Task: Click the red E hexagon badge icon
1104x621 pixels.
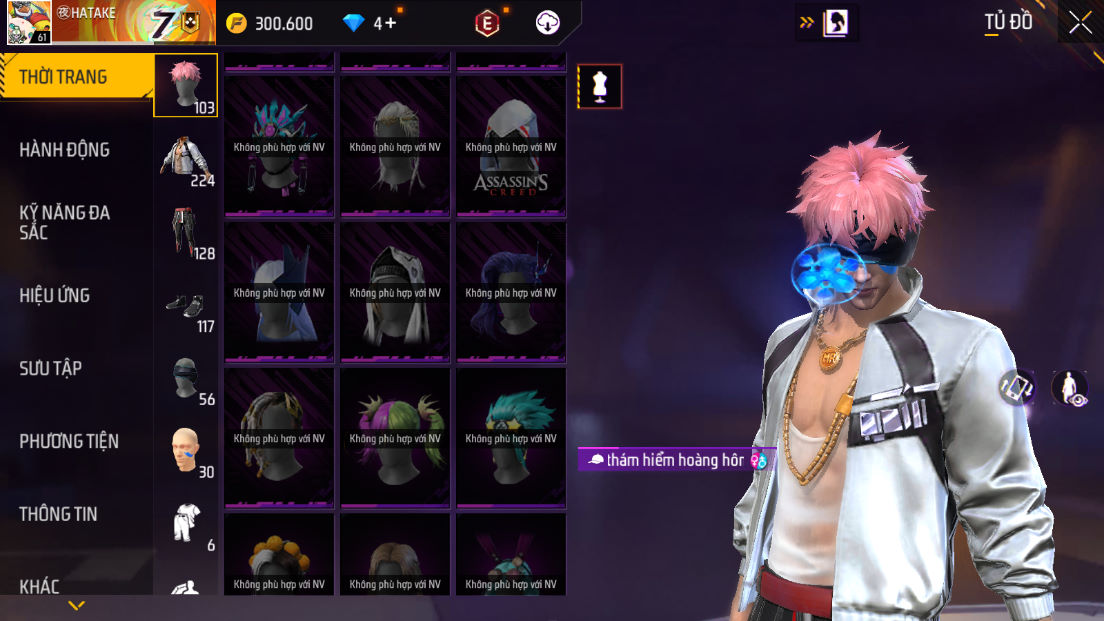Action: [x=487, y=23]
